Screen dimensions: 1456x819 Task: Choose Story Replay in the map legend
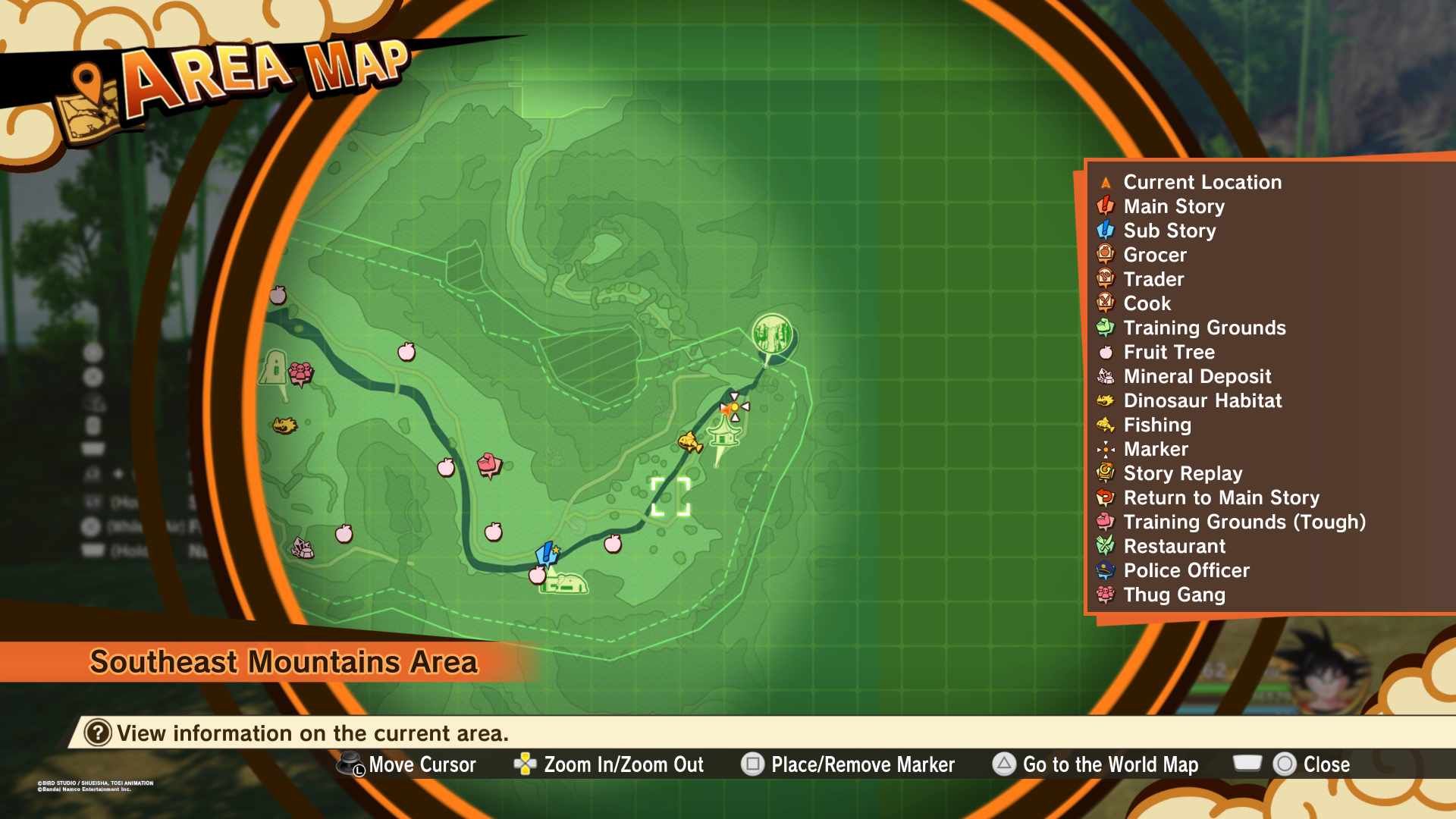pos(1182,473)
